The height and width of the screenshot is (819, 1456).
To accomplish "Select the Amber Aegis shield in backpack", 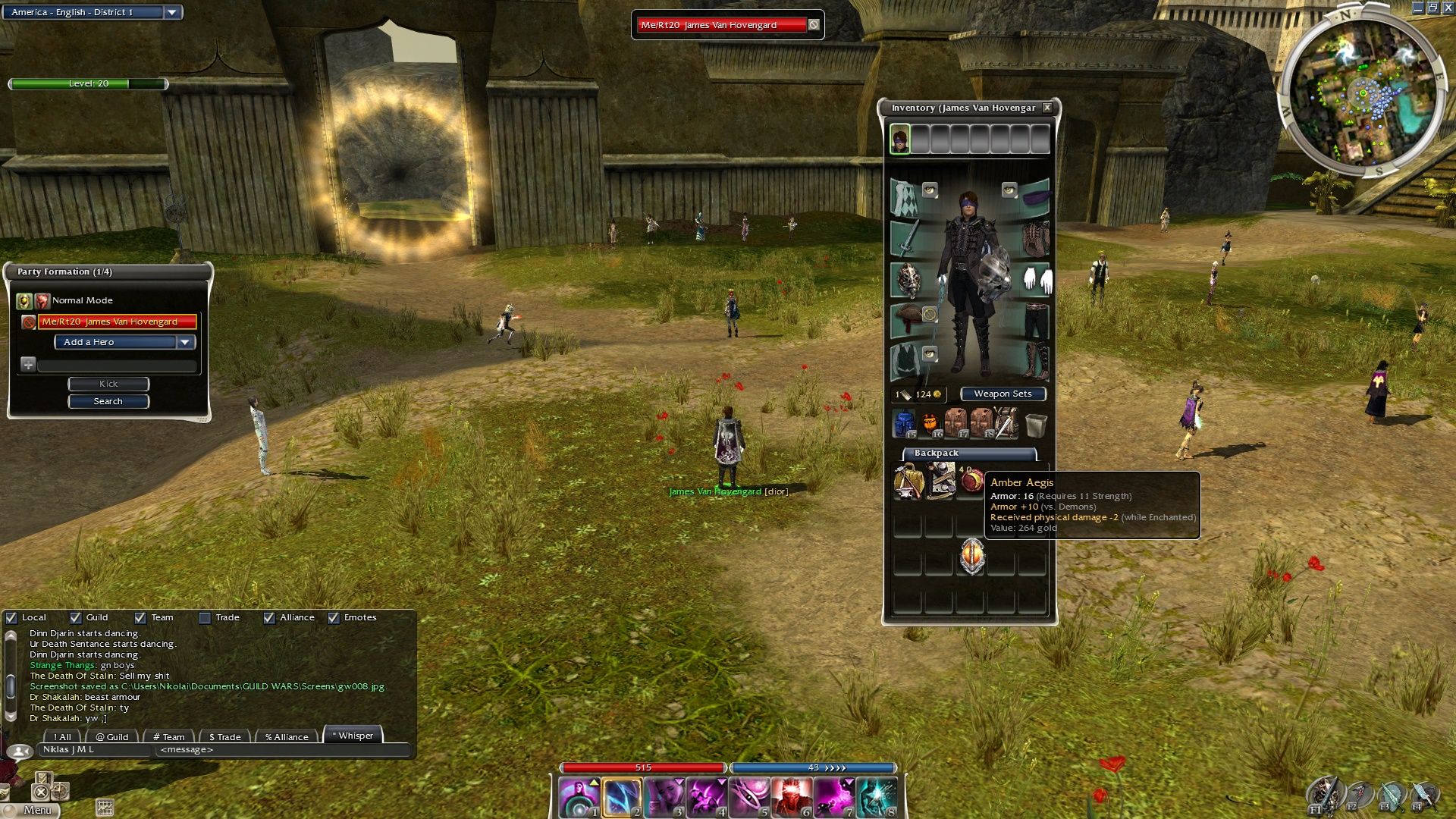I will pos(971,556).
